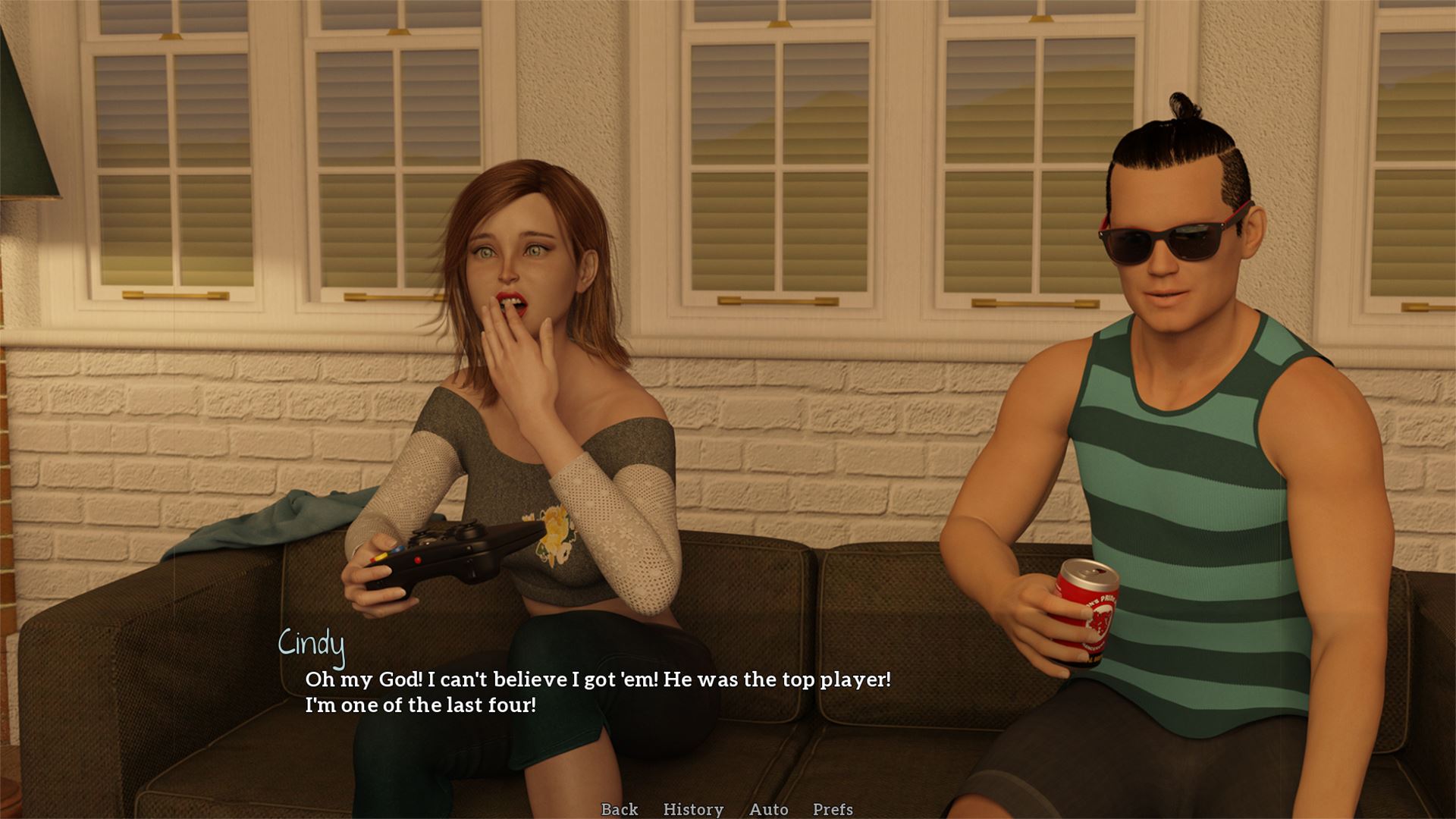The width and height of the screenshot is (1456, 819).
Task: Go back to the previous dialogue line
Action: click(619, 809)
